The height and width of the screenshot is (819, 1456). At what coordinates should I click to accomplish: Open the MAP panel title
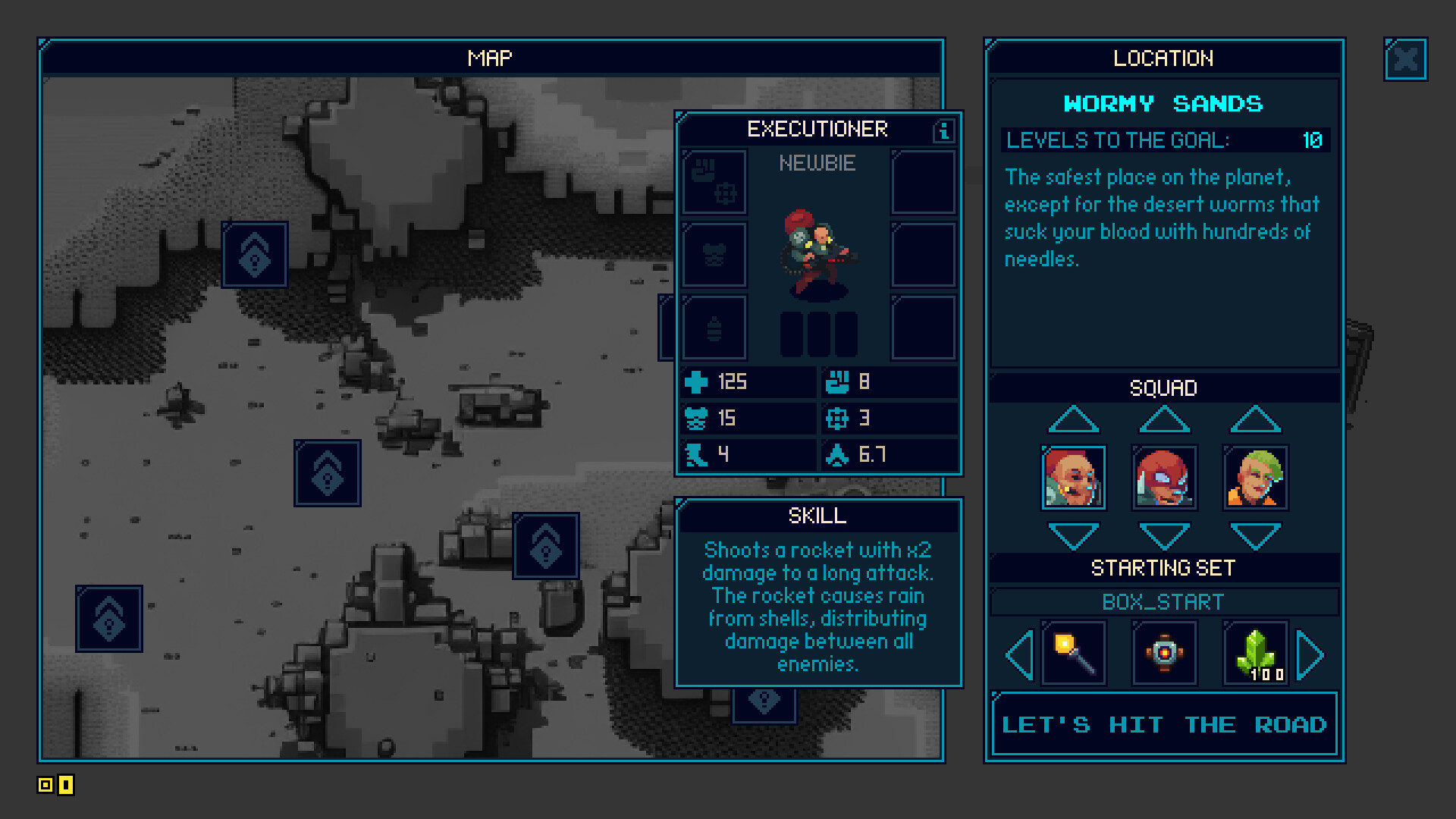pos(490,58)
